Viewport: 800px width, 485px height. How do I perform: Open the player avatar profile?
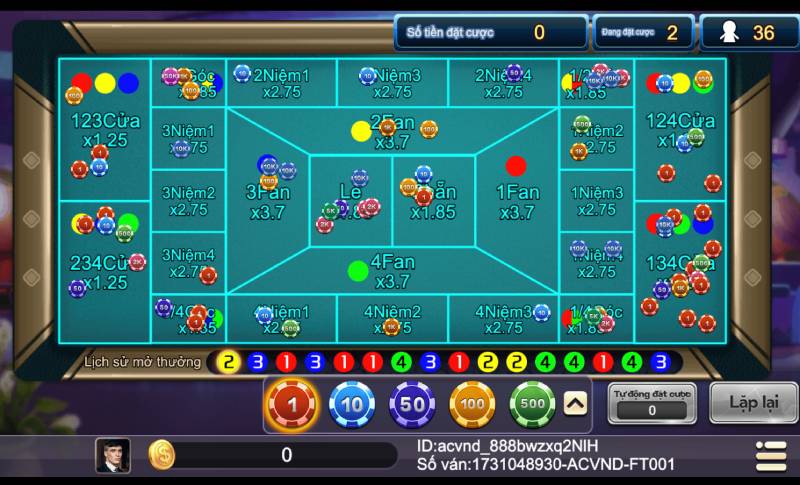pyautogui.click(x=113, y=455)
